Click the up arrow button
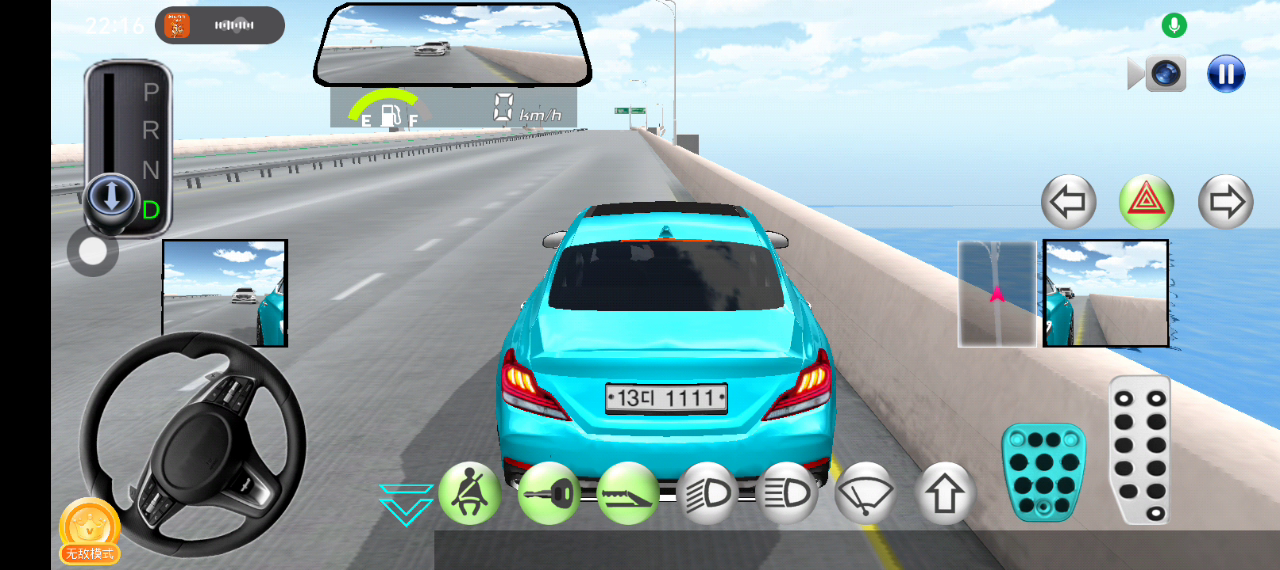This screenshot has height=570, width=1280. tap(944, 492)
